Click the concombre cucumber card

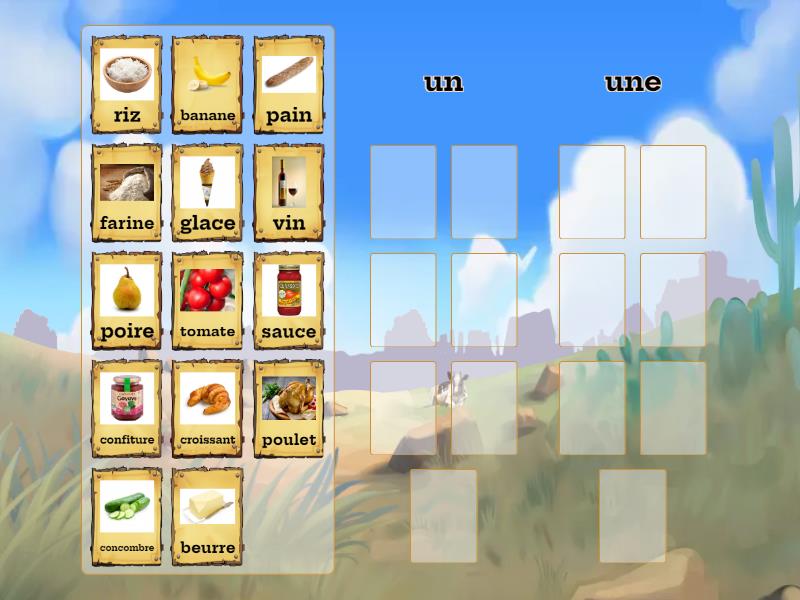127,517
